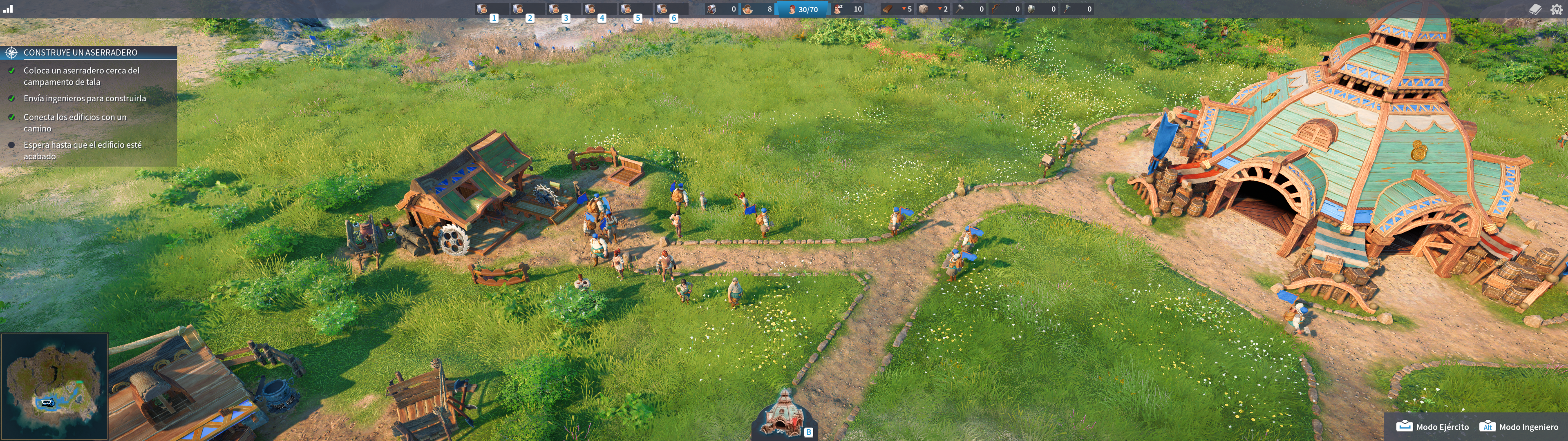The height and width of the screenshot is (441, 1568).
Task: Click the island minimap
Action: [54, 385]
